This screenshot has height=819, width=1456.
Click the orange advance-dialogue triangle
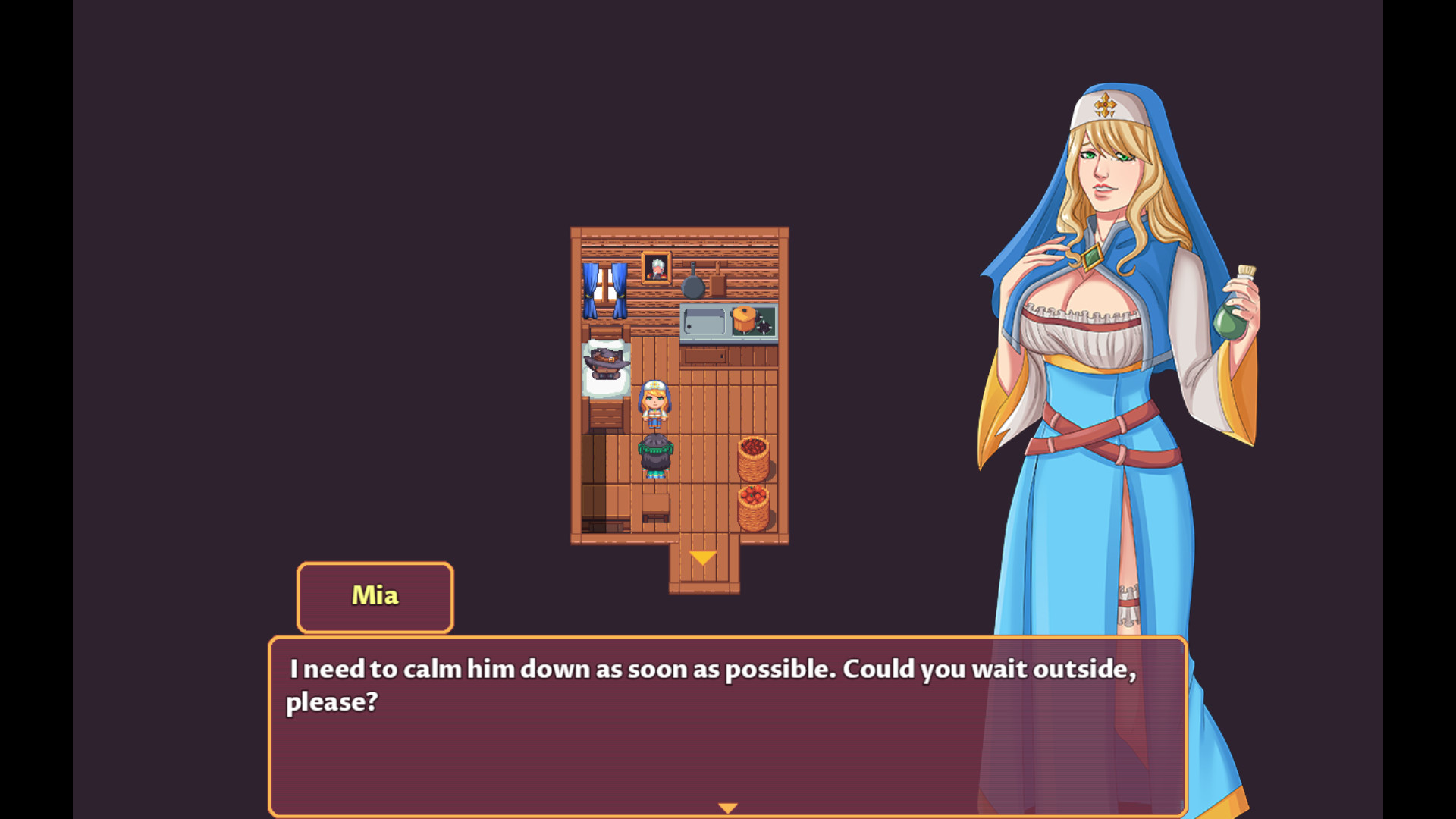point(728,806)
